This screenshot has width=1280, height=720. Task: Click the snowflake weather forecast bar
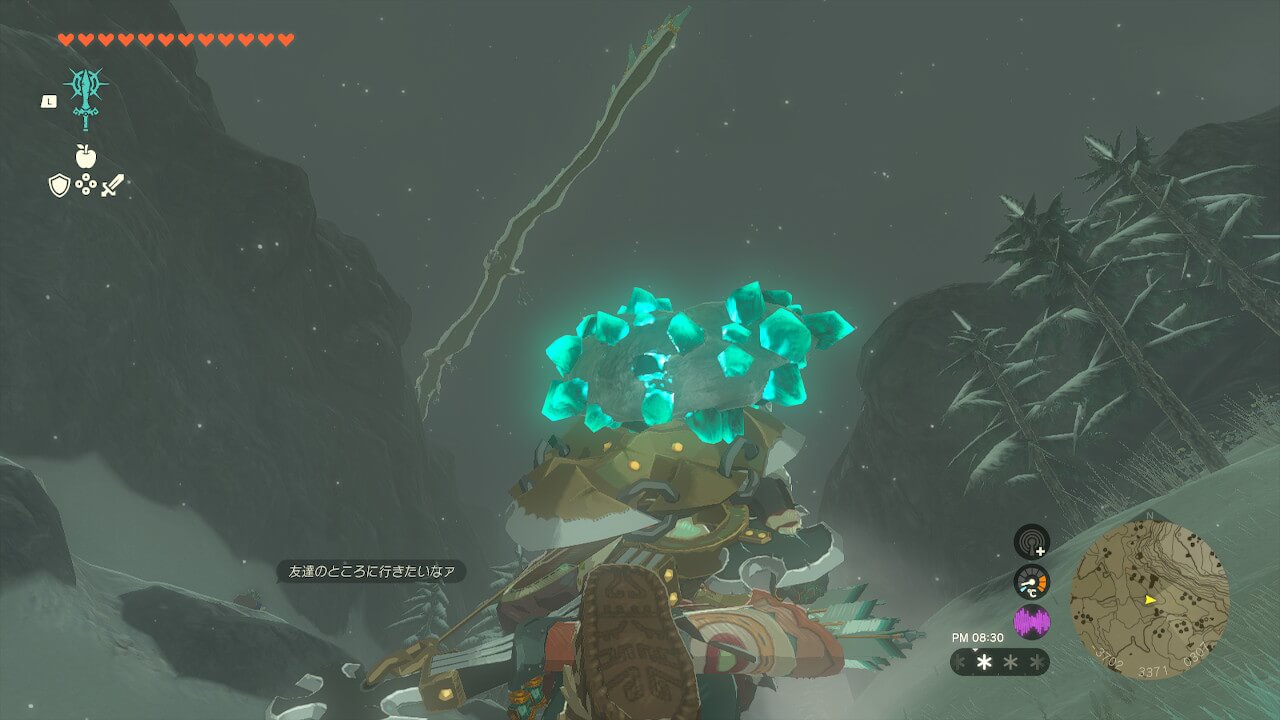[999, 662]
